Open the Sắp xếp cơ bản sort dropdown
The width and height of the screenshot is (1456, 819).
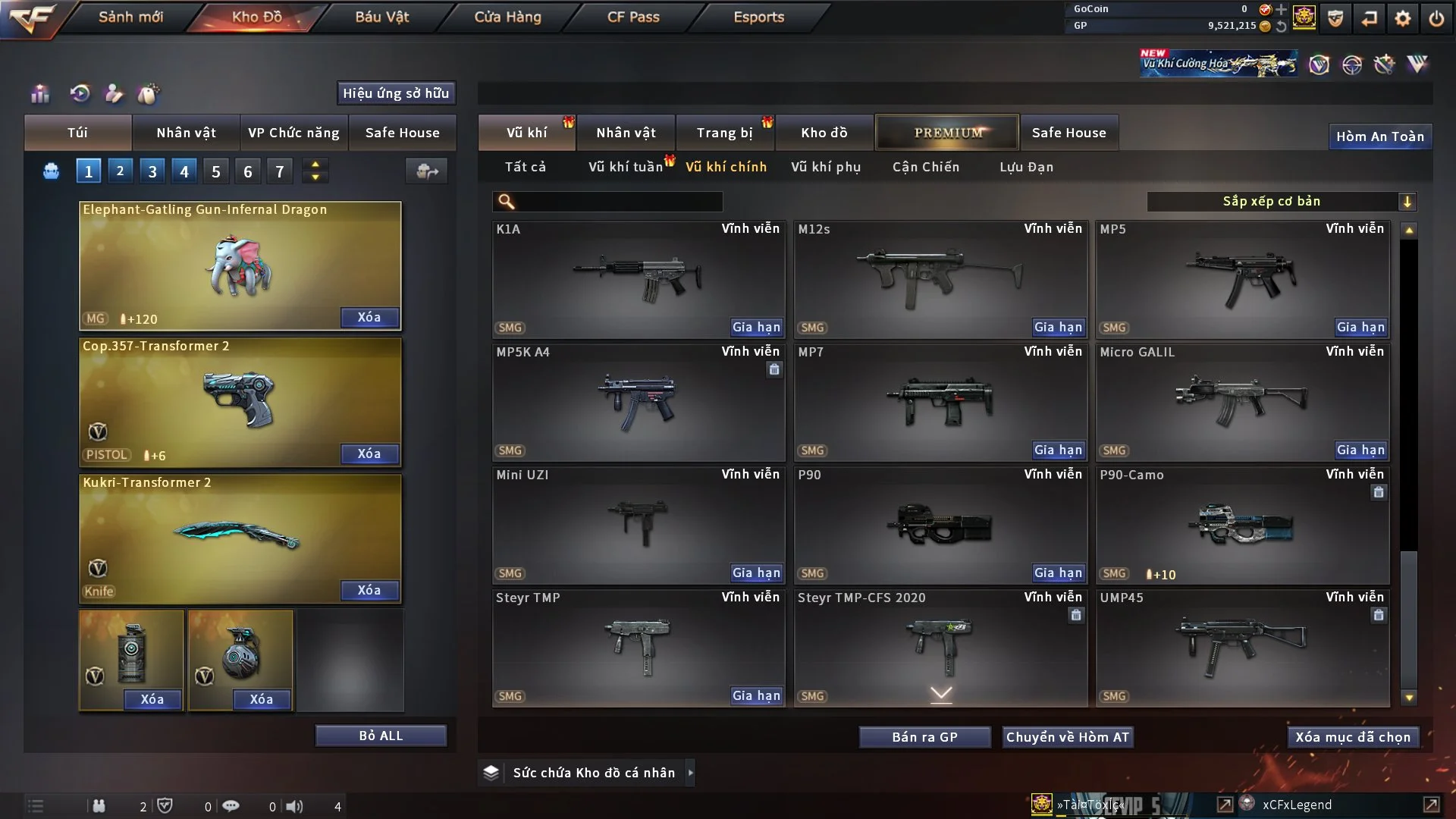point(1281,201)
